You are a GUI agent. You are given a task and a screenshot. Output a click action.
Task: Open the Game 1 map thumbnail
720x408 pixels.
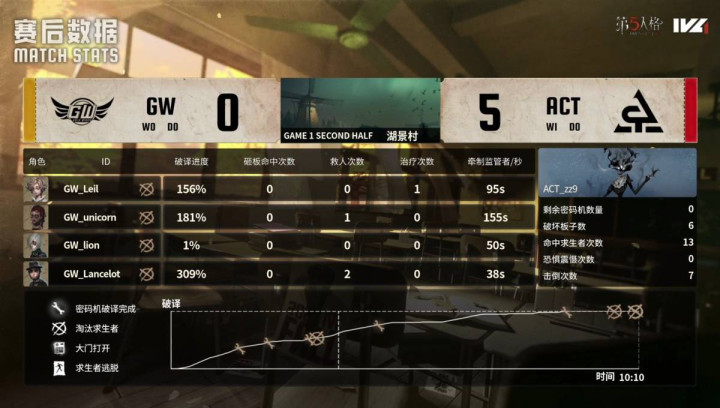tap(360, 103)
